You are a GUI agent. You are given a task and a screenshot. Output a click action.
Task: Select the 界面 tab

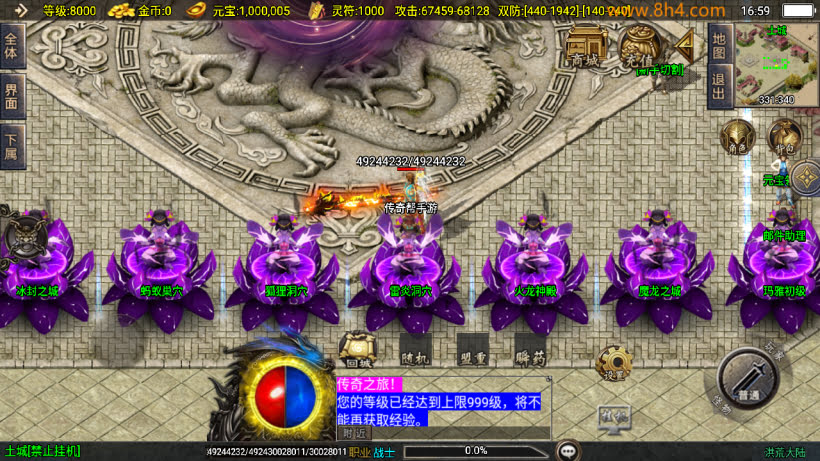[x=11, y=97]
